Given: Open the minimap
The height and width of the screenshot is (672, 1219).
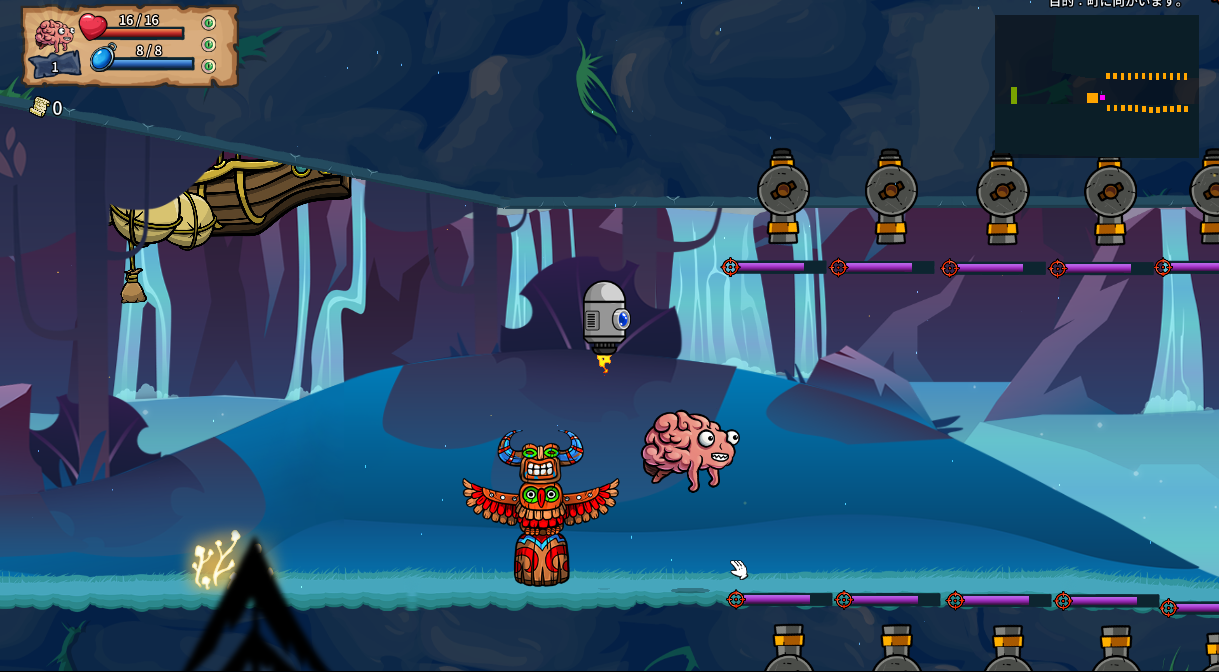Looking at the screenshot, I should point(1096,86).
